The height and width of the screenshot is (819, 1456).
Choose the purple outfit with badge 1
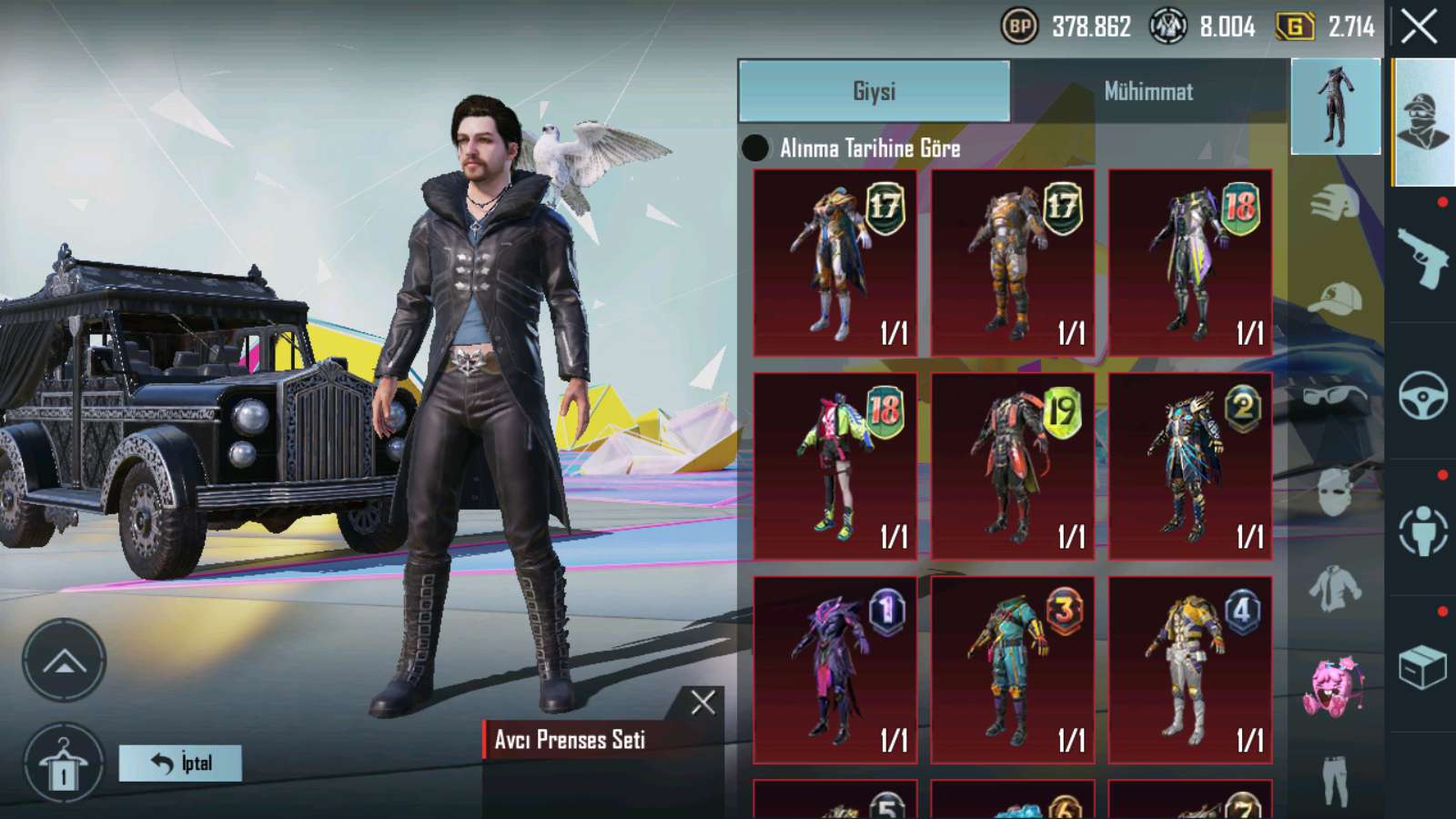(x=834, y=670)
